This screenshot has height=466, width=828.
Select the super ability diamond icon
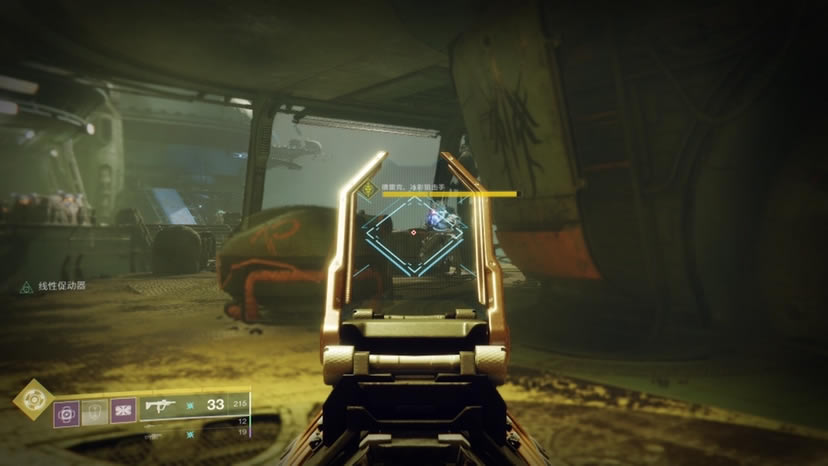point(31,399)
